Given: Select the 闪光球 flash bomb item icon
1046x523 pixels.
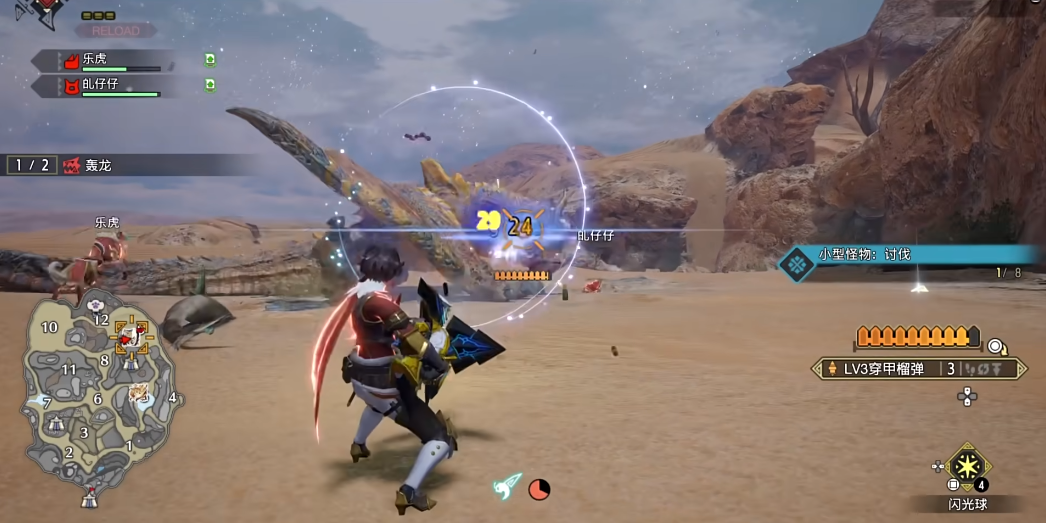Looking at the screenshot, I should [x=967, y=466].
